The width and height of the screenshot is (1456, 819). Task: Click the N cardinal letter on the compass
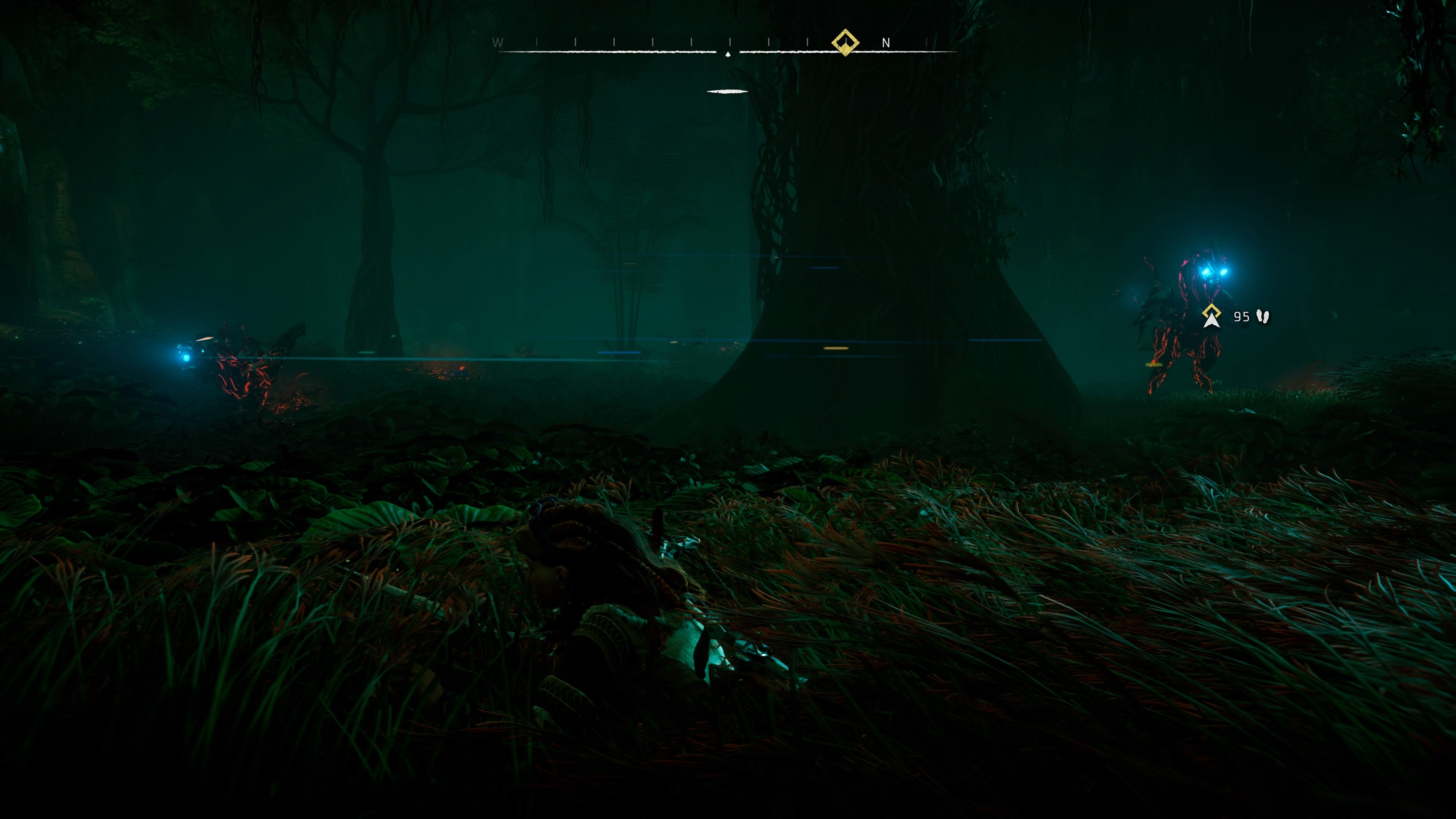[x=887, y=42]
